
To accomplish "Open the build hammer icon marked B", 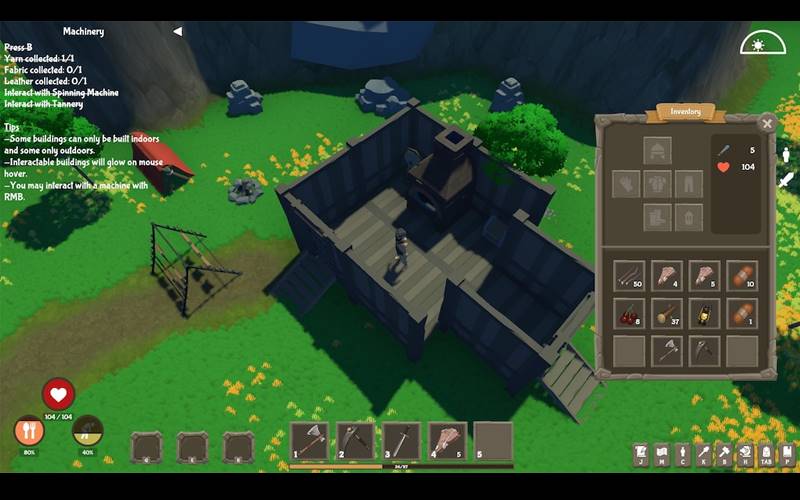I will [724, 455].
